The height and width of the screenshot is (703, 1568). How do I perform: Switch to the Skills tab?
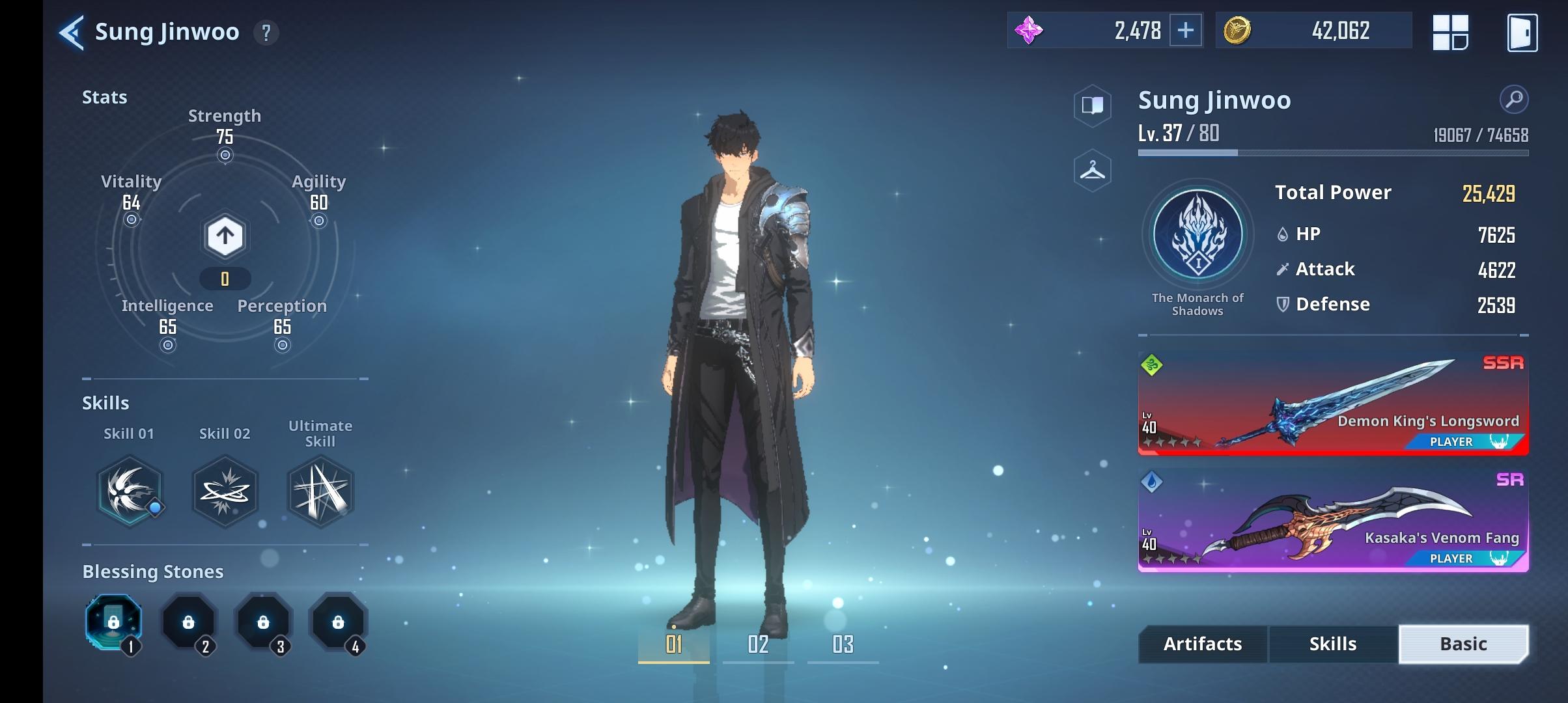(x=1333, y=644)
